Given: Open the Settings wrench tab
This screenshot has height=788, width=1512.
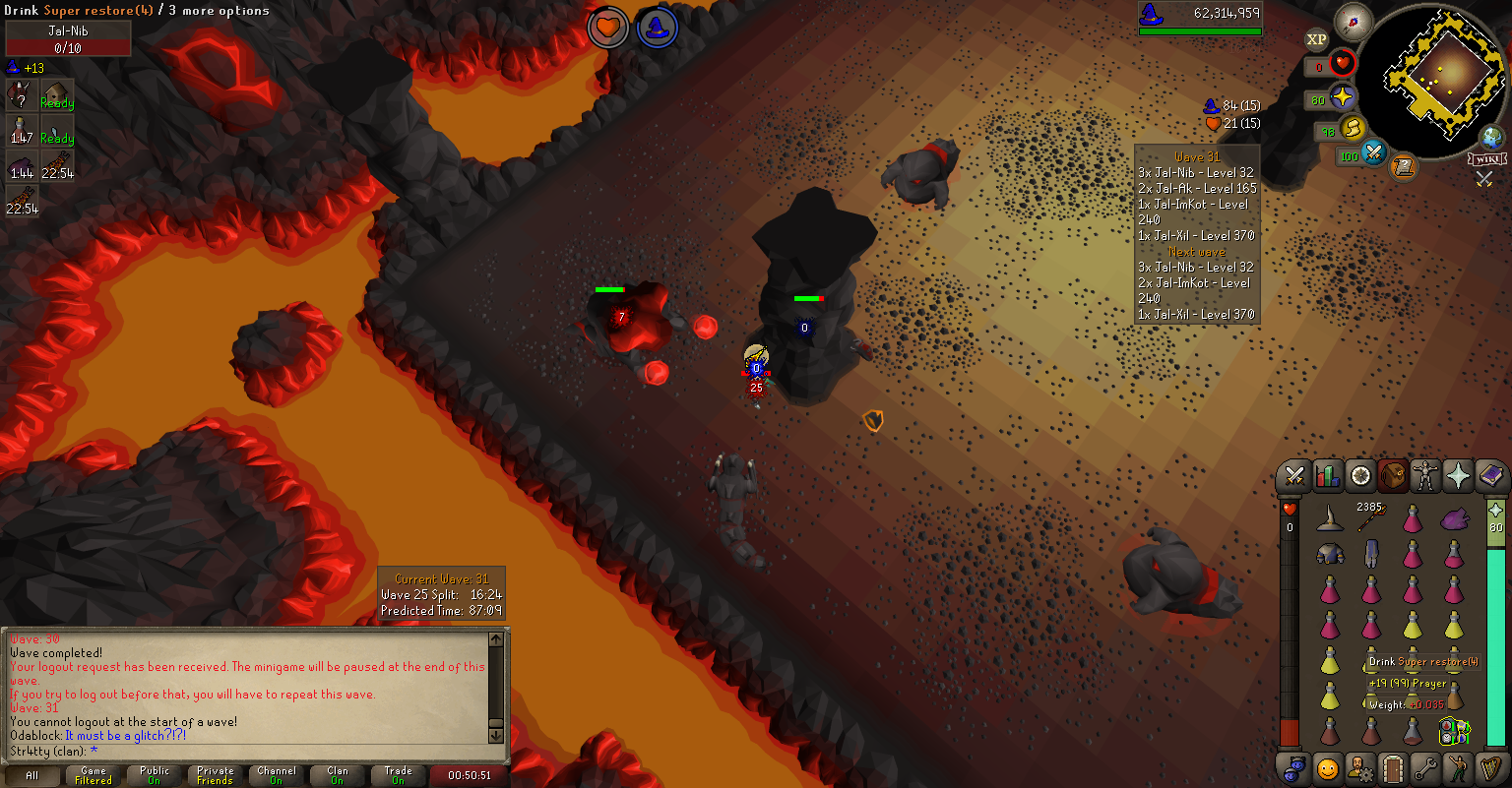Looking at the screenshot, I should pos(1424,767).
